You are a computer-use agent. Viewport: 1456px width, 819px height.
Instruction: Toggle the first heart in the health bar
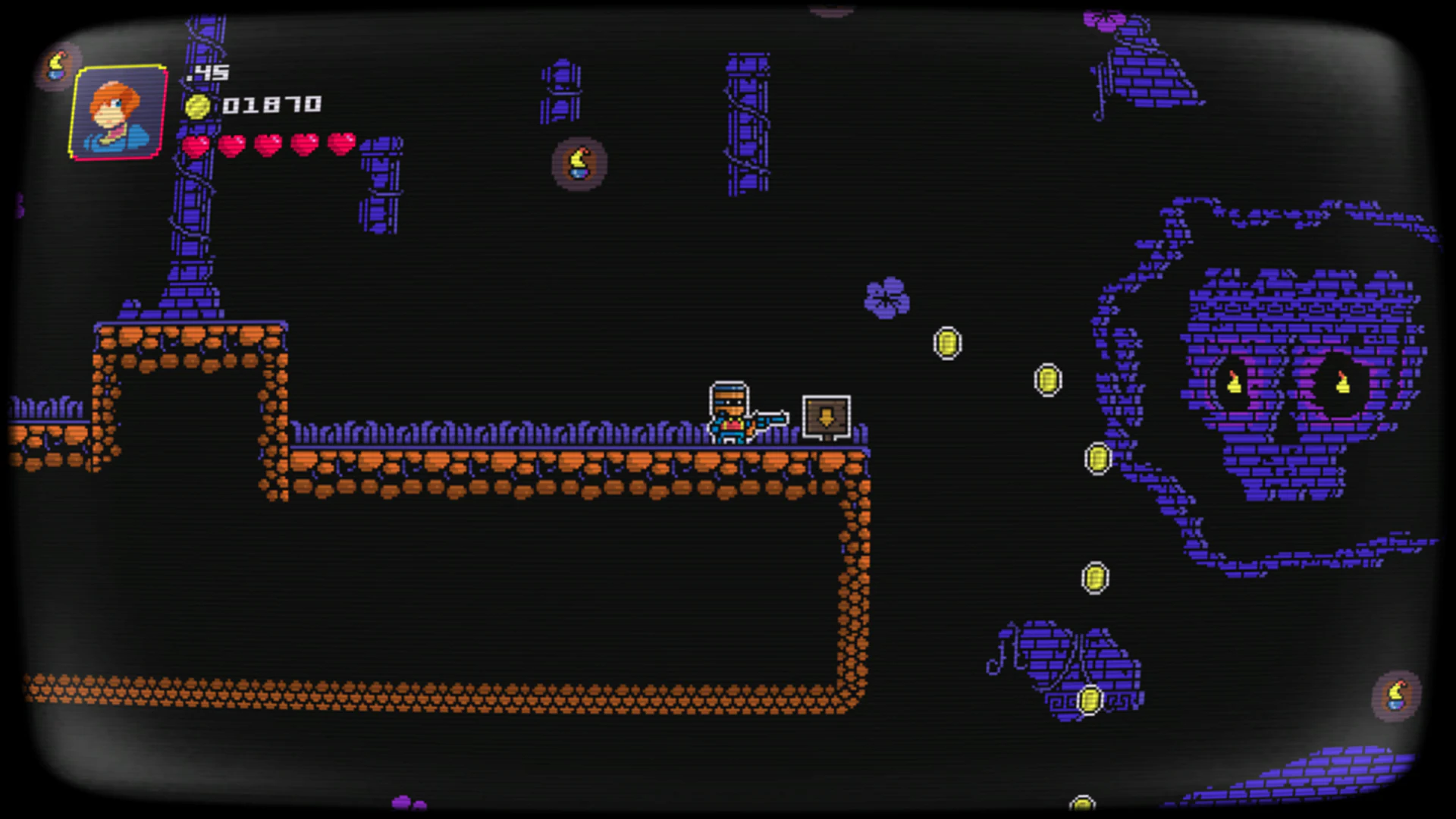196,143
